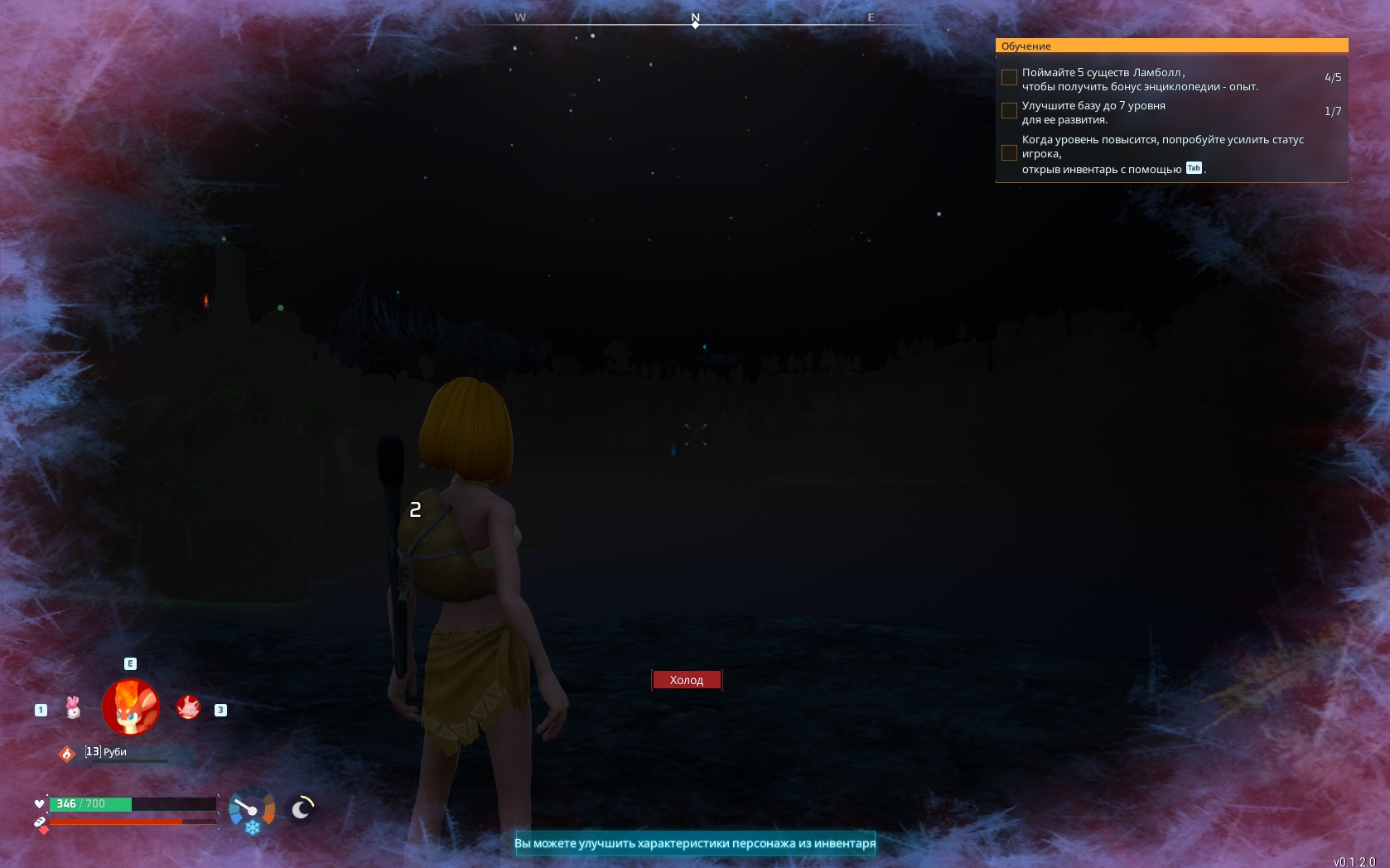Click the orange Обучение tutorial header
This screenshot has width=1390, height=868.
[1171, 46]
